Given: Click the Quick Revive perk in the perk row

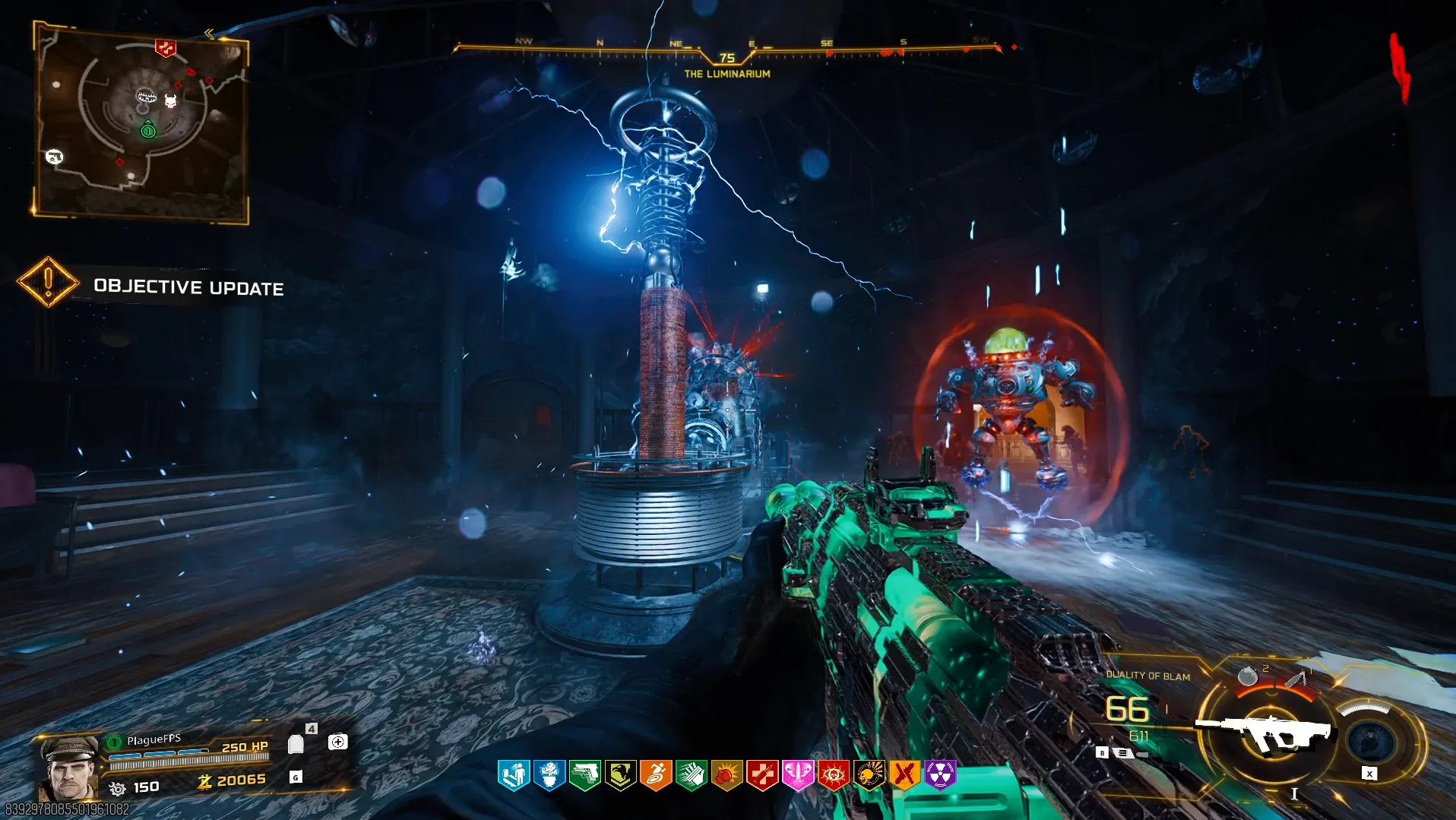Looking at the screenshot, I should (762, 775).
